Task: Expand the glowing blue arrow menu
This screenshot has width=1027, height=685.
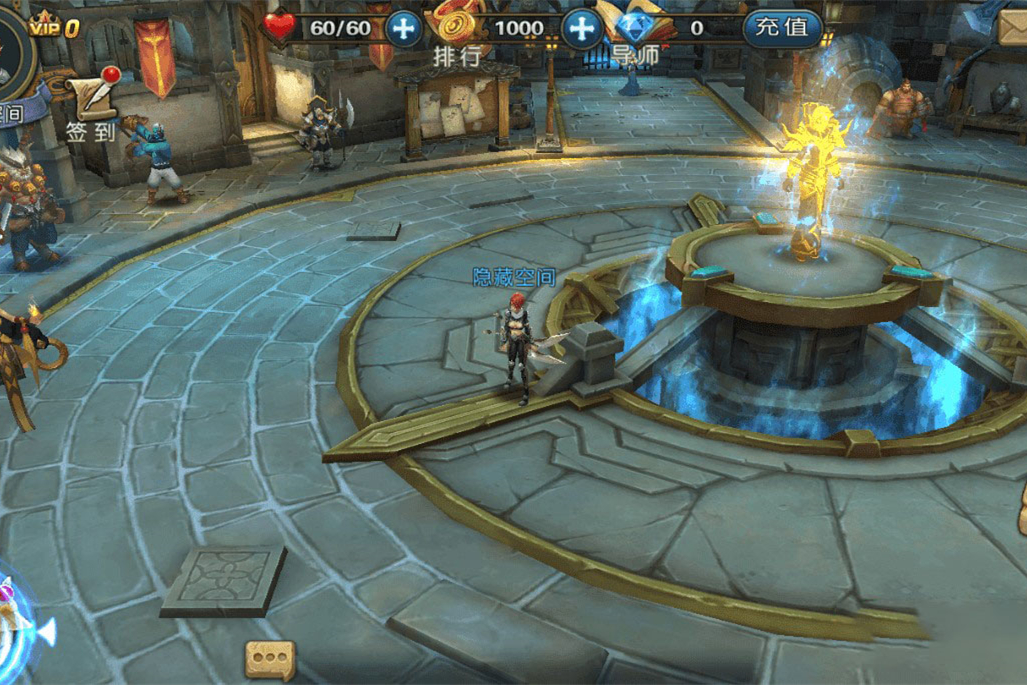Action: tap(22, 628)
